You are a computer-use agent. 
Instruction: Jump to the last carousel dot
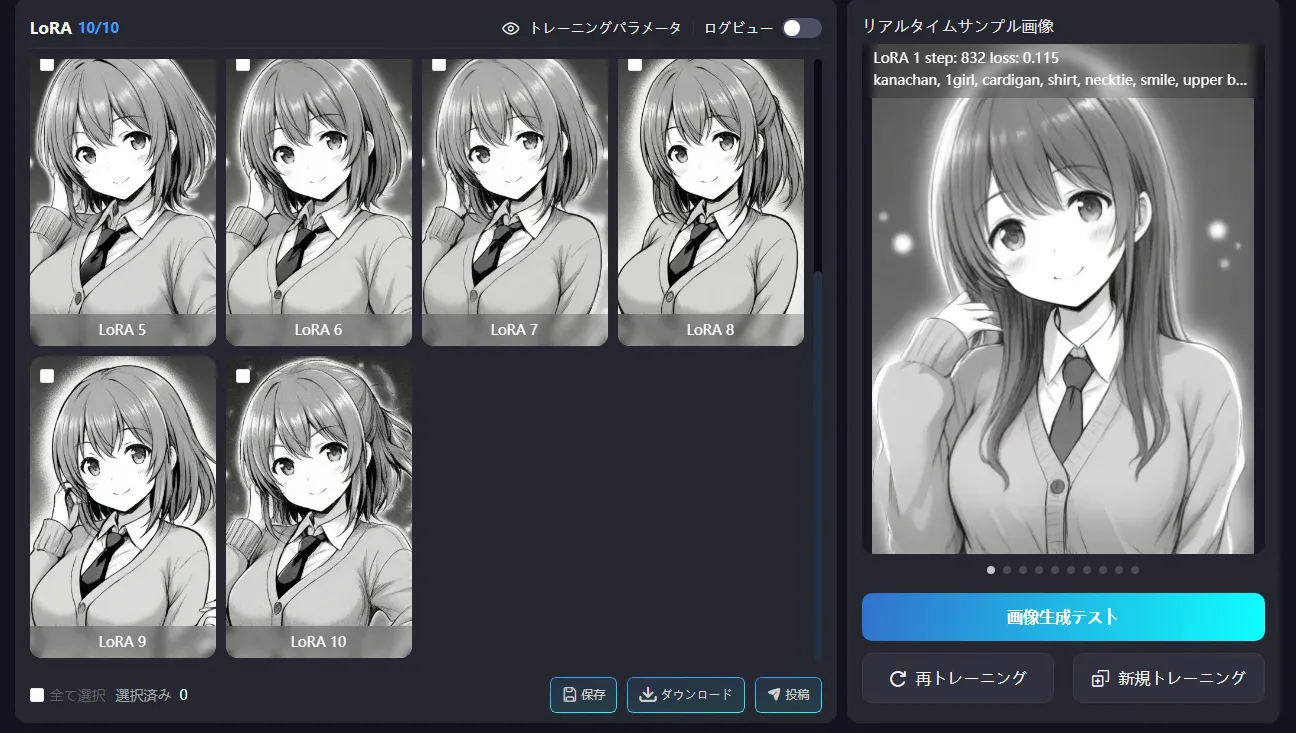(1135, 570)
